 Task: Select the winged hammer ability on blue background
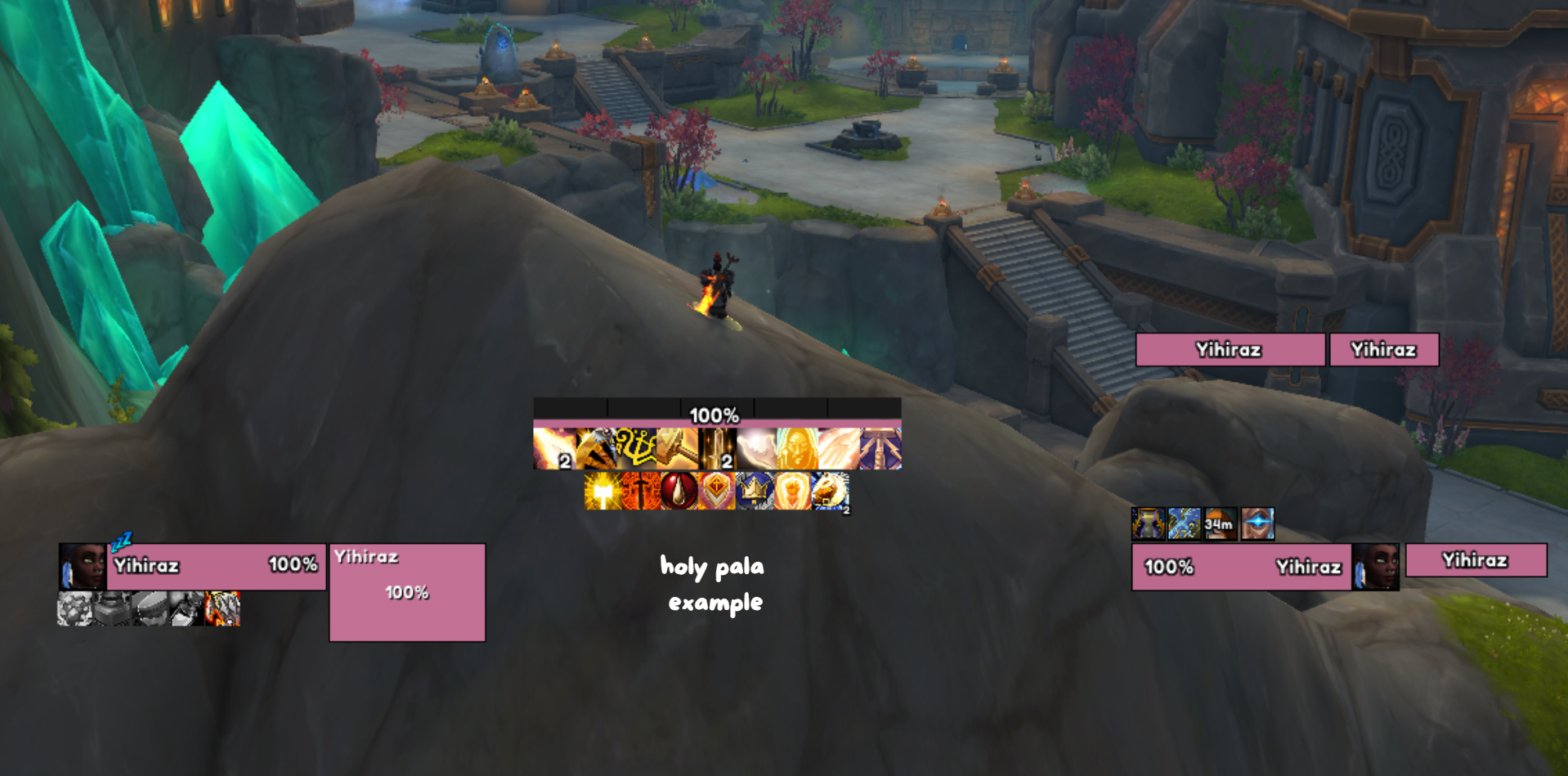(881, 449)
